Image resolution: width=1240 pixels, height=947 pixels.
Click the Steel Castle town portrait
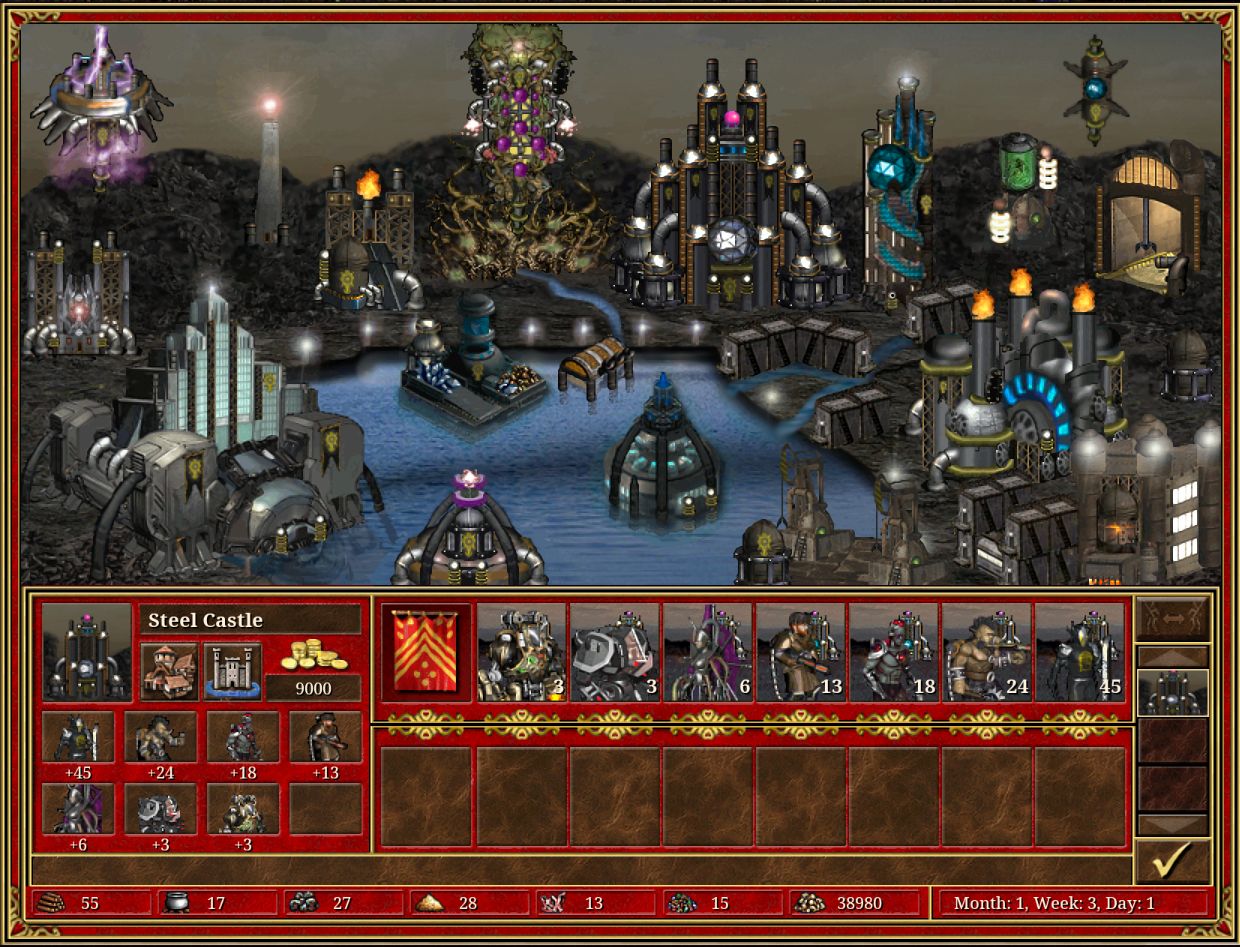pyautogui.click(x=87, y=652)
